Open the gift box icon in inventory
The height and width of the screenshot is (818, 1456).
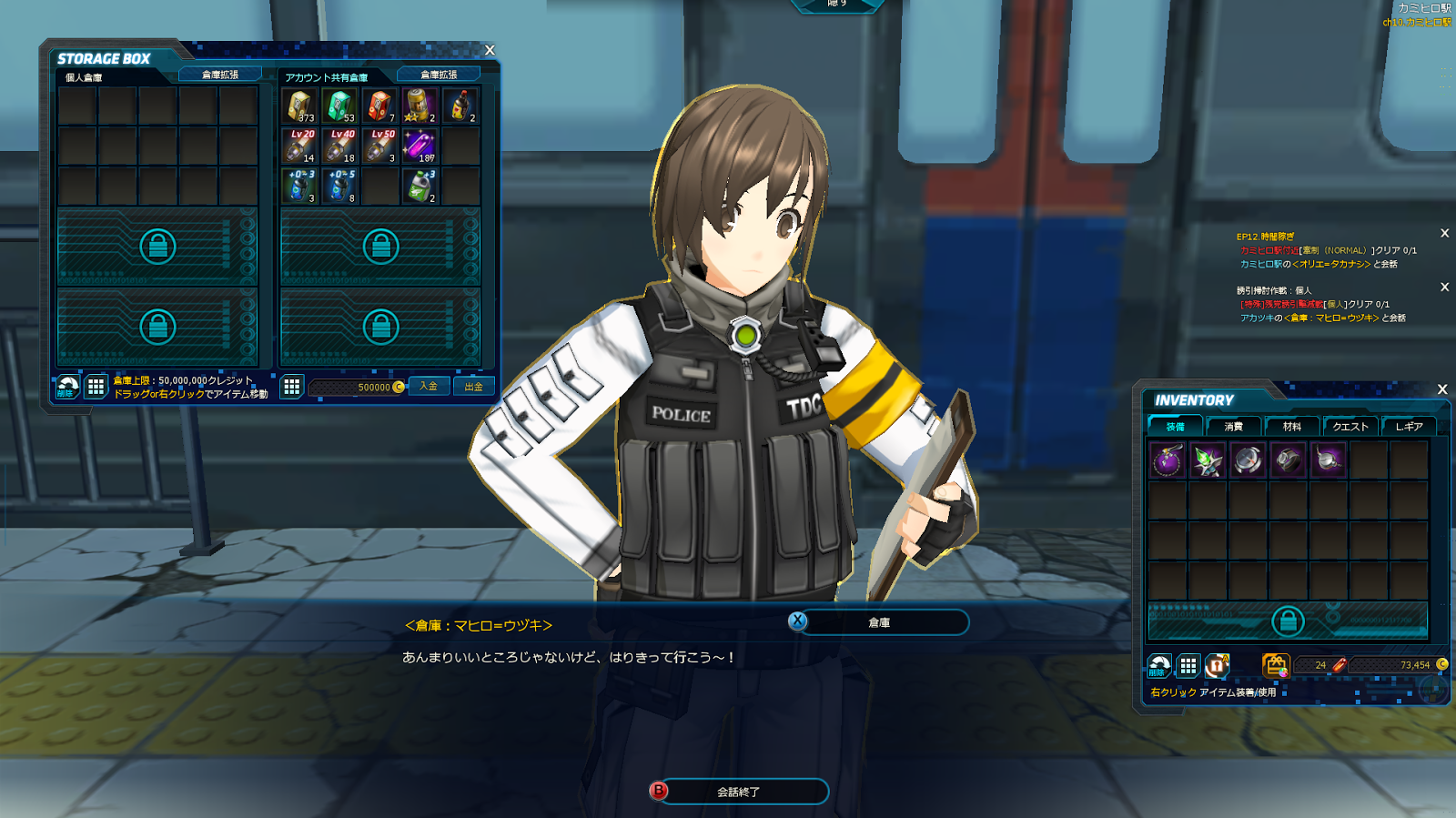1276,665
